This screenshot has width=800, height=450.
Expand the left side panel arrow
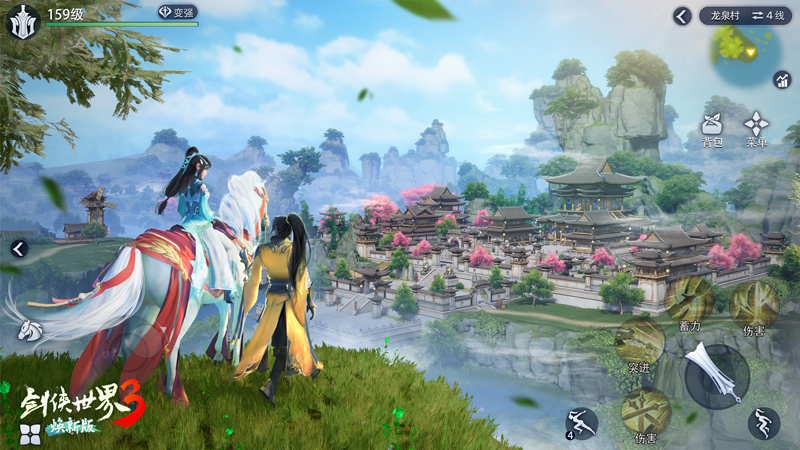coord(18,249)
